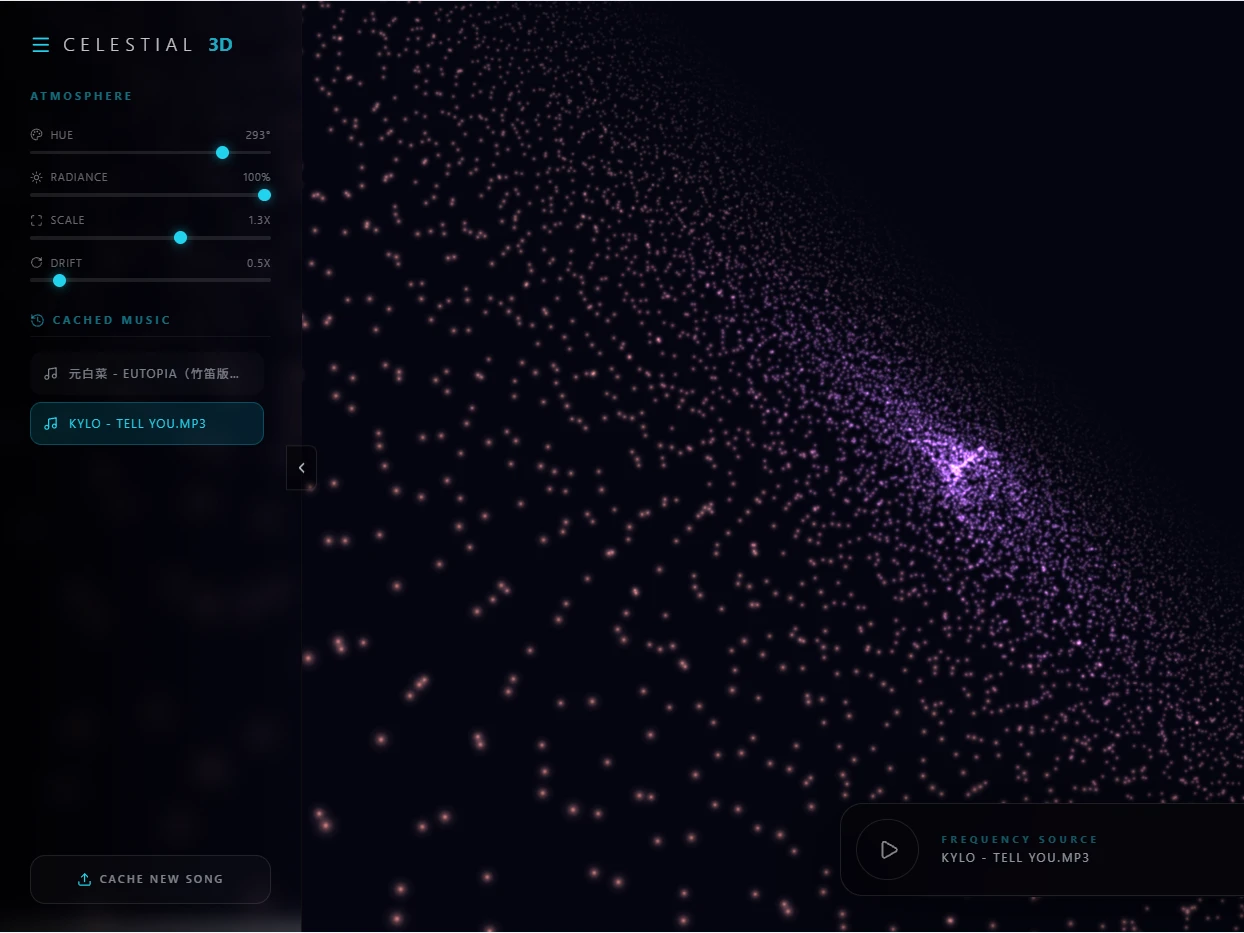This screenshot has width=1244, height=933.
Task: Click the Scale slider handle
Action: (x=181, y=238)
